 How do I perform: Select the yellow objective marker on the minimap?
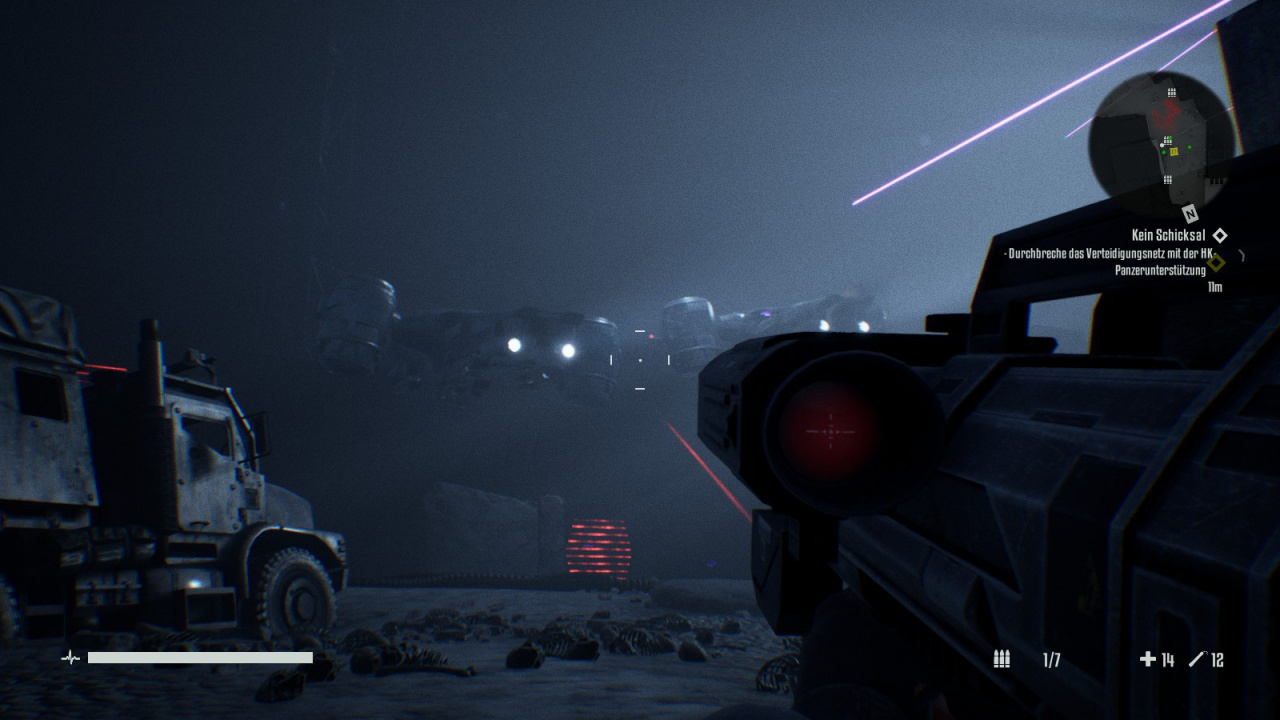coord(1174,151)
